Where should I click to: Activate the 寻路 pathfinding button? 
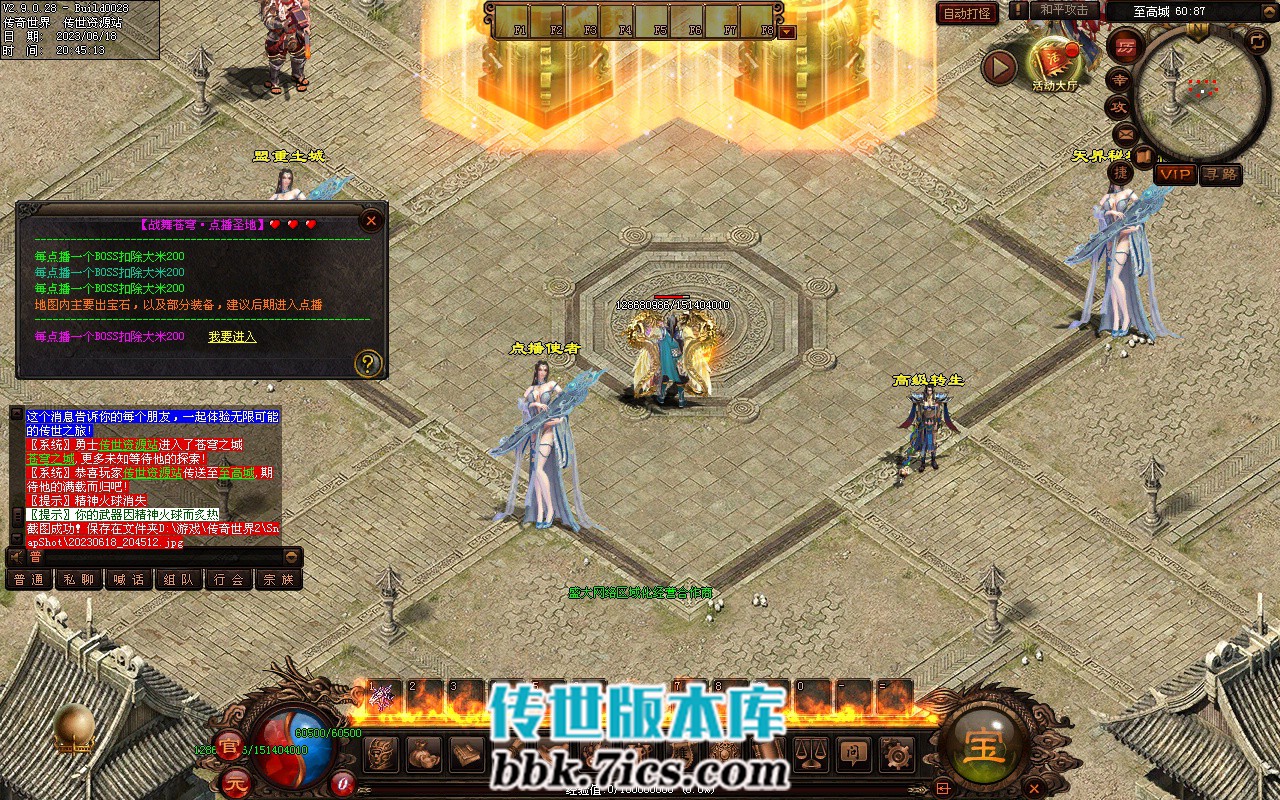click(x=1220, y=174)
